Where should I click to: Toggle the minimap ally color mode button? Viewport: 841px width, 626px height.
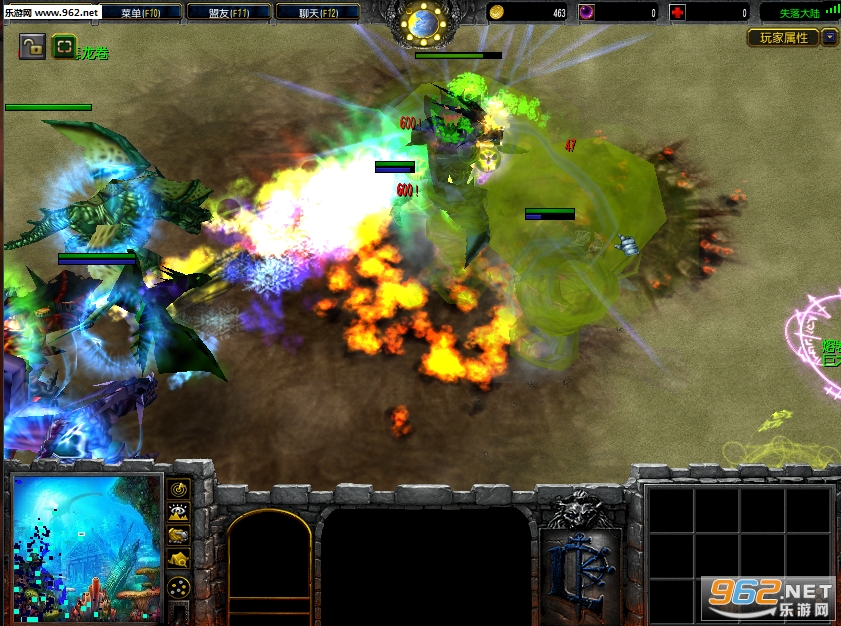[x=179, y=536]
